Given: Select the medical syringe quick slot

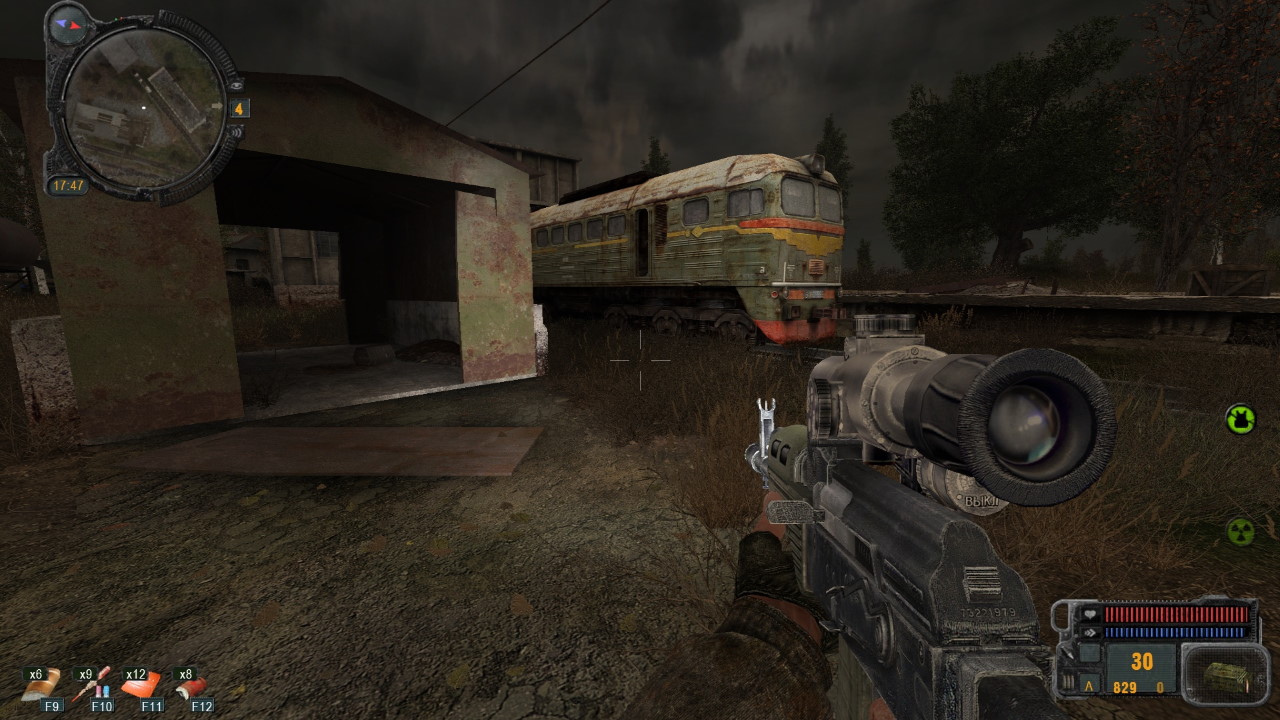Looking at the screenshot, I should point(91,686).
